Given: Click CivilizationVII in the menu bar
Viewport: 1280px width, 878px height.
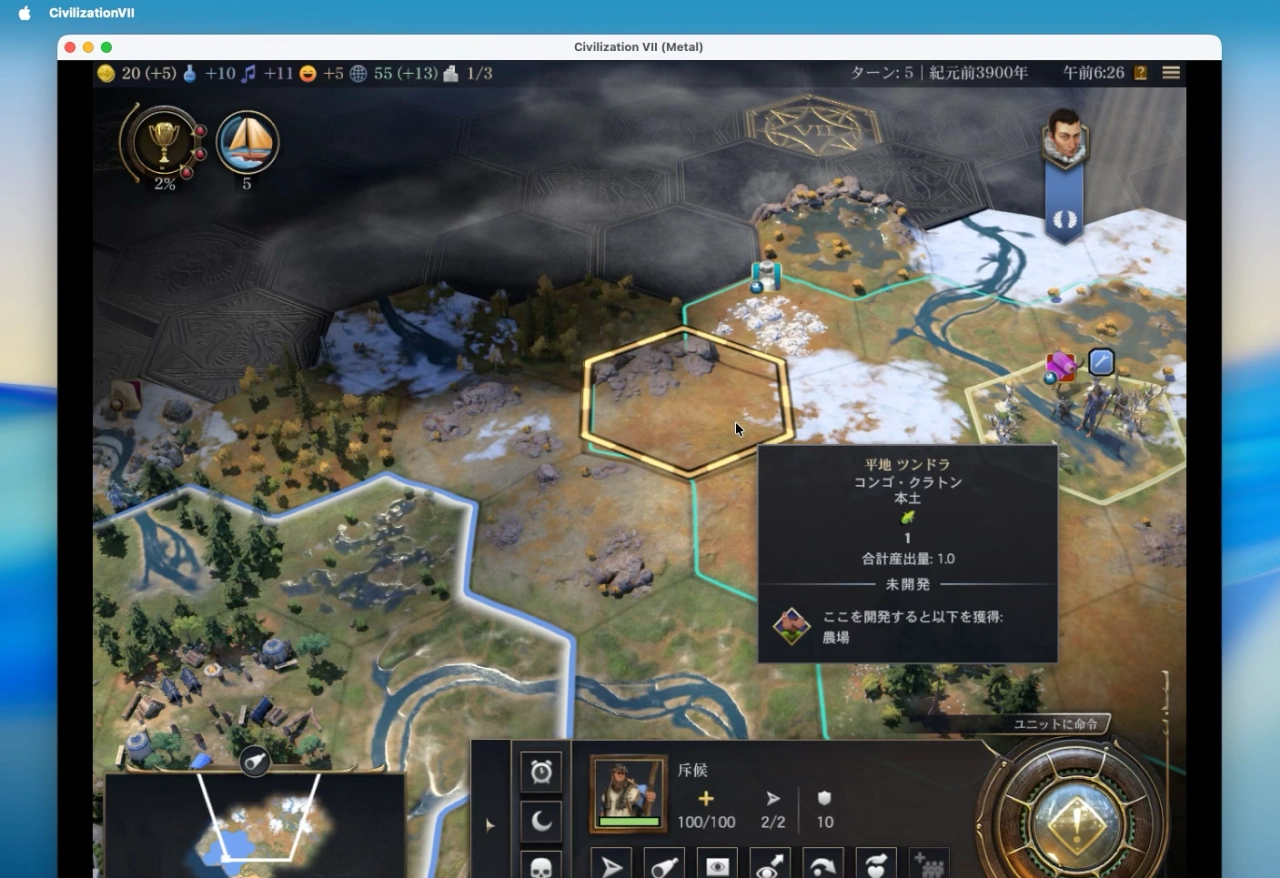Looking at the screenshot, I should click(91, 13).
